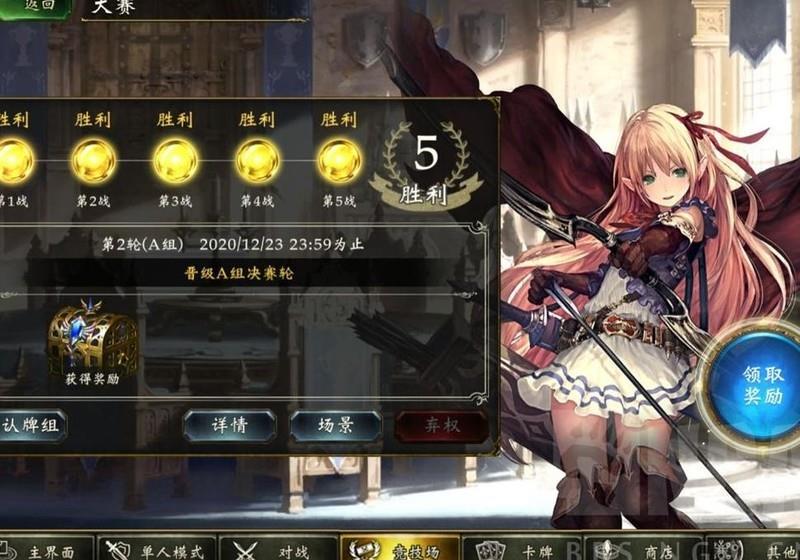This screenshot has height=560, width=800.
Task: Visit the 商店 shop tab
Action: pos(640,548)
